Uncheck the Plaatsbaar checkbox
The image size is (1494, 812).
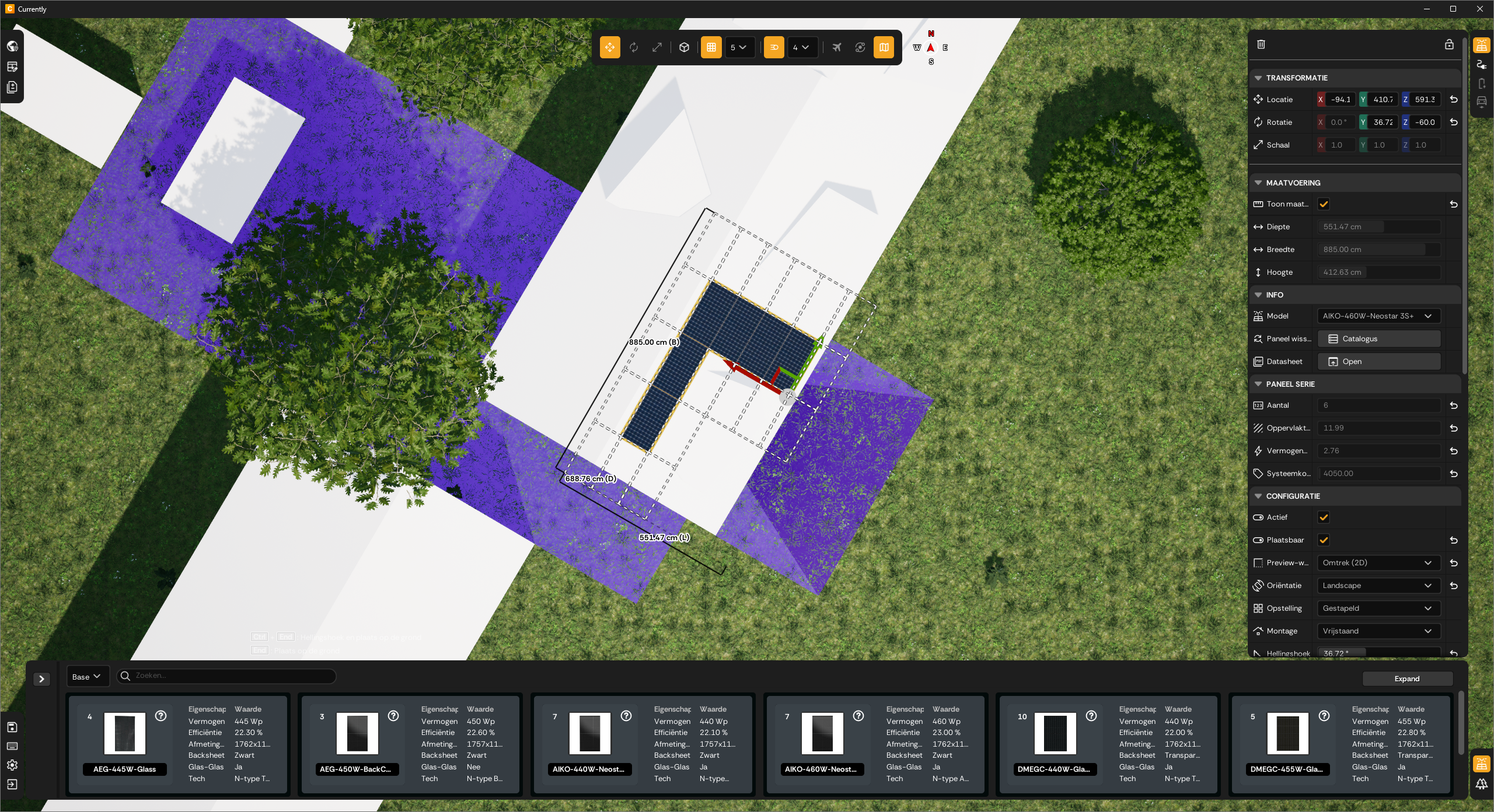pyautogui.click(x=1324, y=540)
